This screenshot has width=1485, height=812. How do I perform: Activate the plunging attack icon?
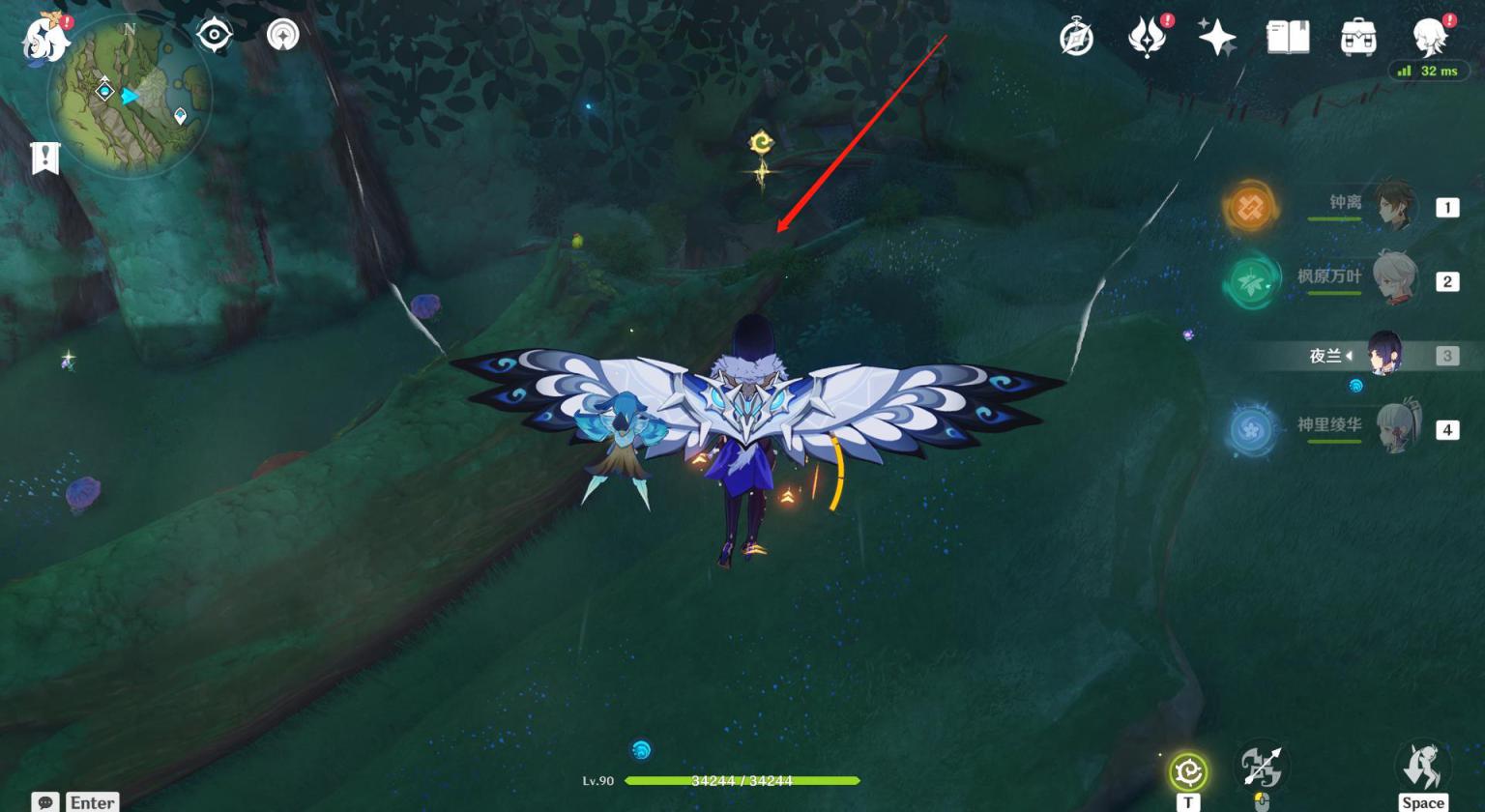[1261, 768]
